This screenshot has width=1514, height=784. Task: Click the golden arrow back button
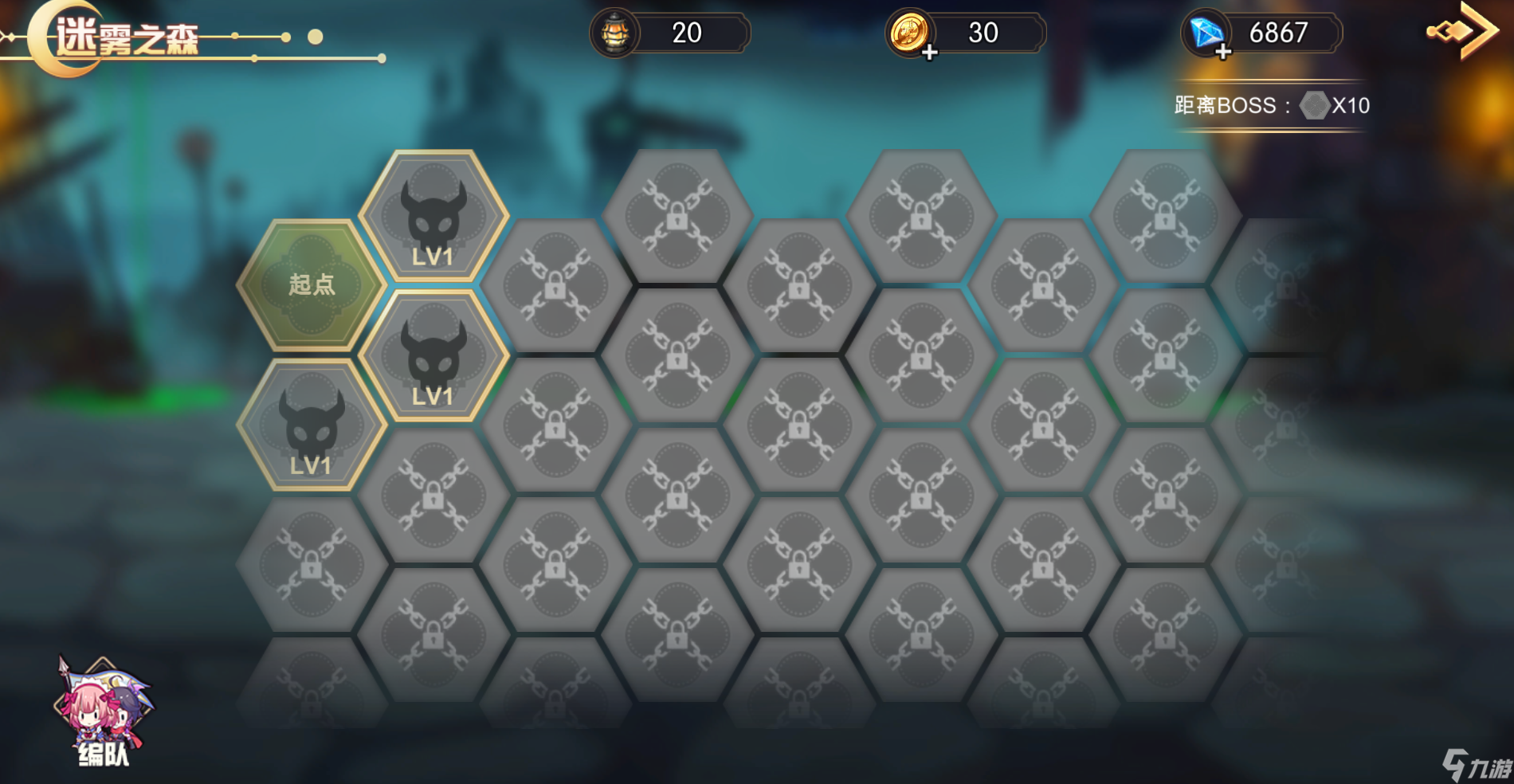(x=1463, y=30)
